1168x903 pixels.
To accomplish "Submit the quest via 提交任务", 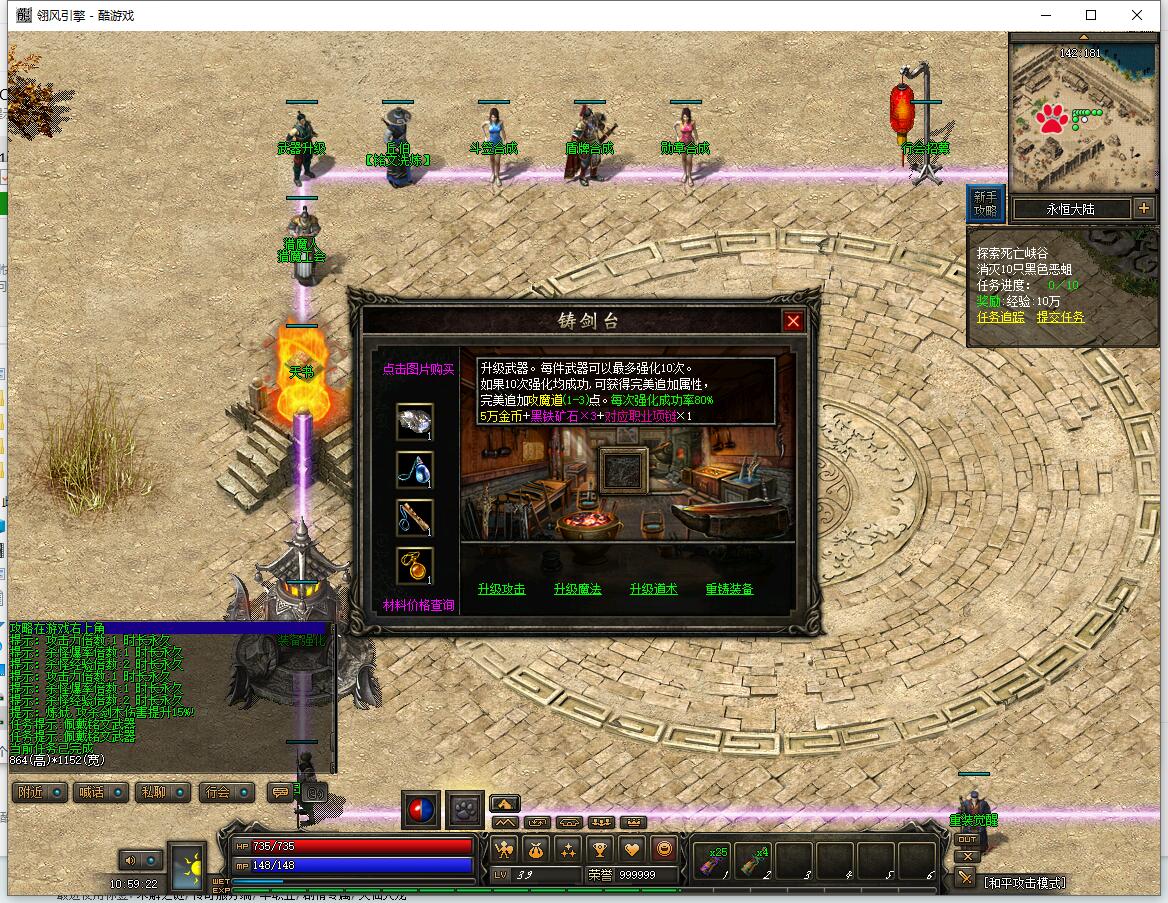I will (1060, 317).
